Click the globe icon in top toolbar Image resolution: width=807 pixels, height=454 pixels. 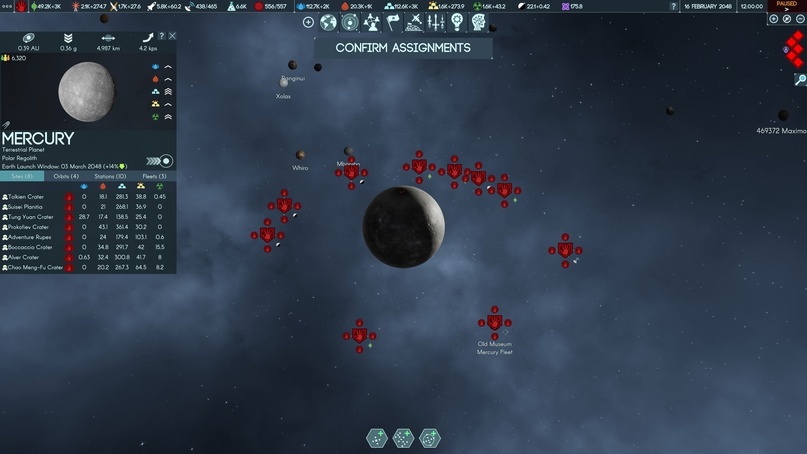point(328,22)
